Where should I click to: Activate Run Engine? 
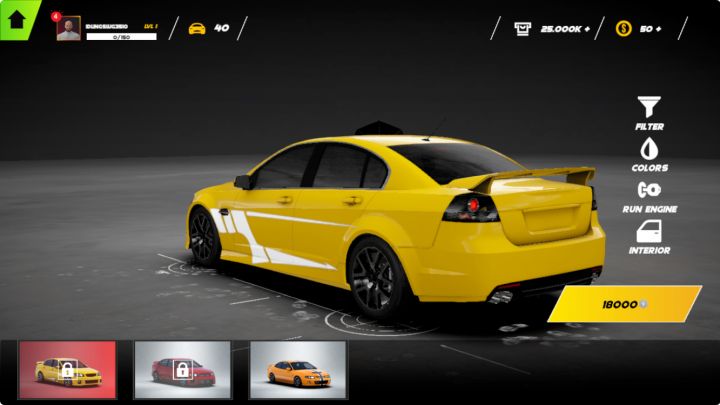(649, 194)
